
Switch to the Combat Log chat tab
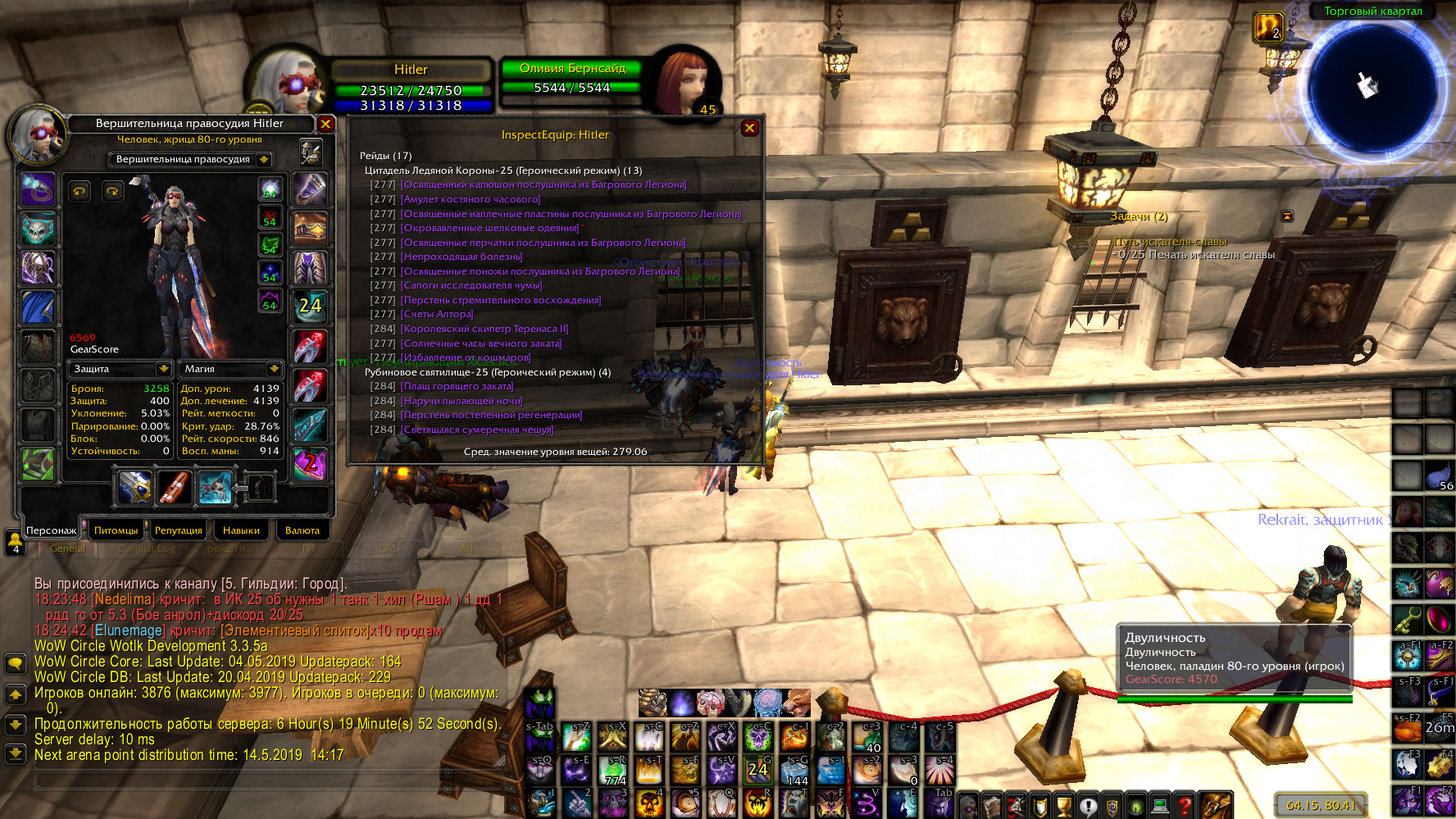[x=147, y=548]
